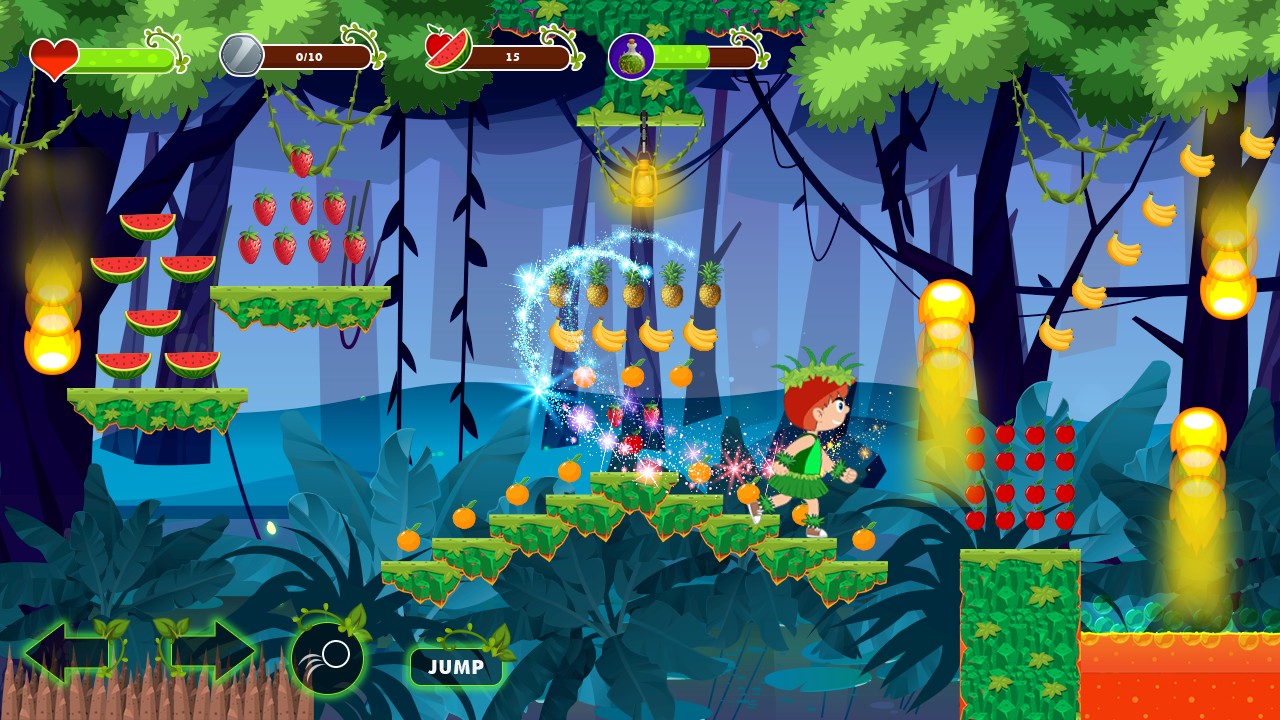This screenshot has height=720, width=1280.
Task: Tap the left arrow movement button
Action: [x=66, y=652]
